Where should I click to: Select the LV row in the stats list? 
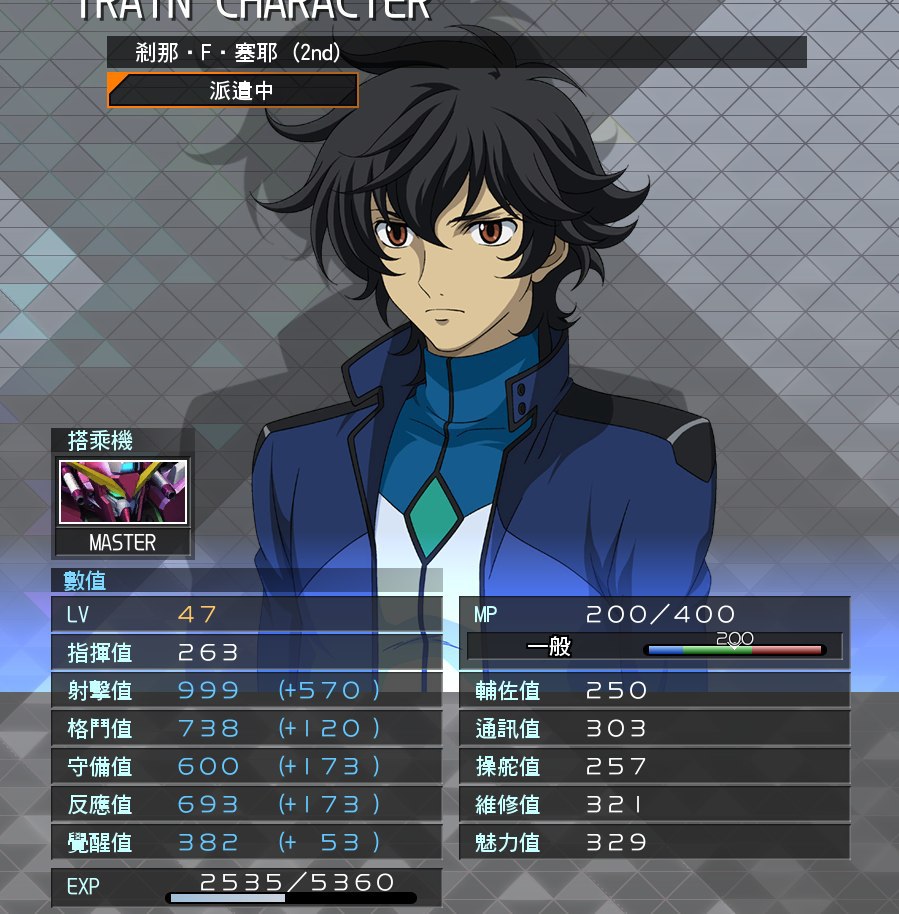click(x=246, y=615)
